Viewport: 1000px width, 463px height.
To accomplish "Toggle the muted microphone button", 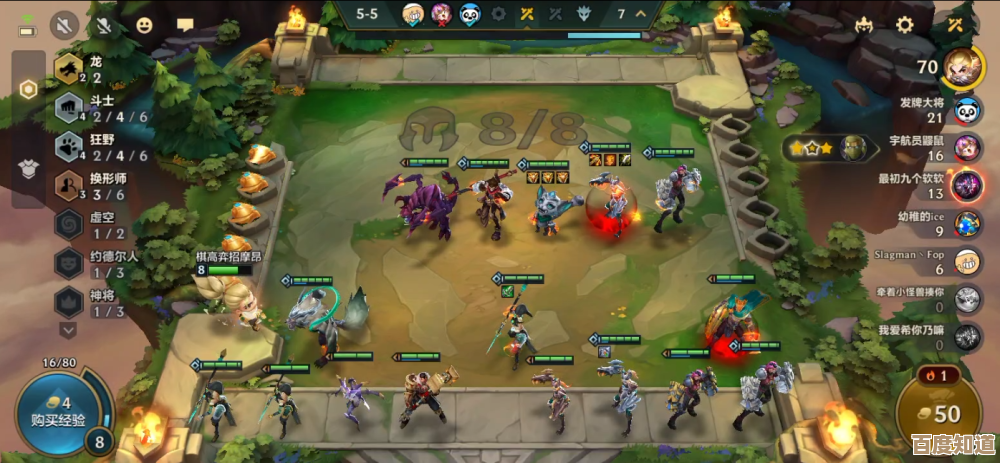I will point(105,25).
